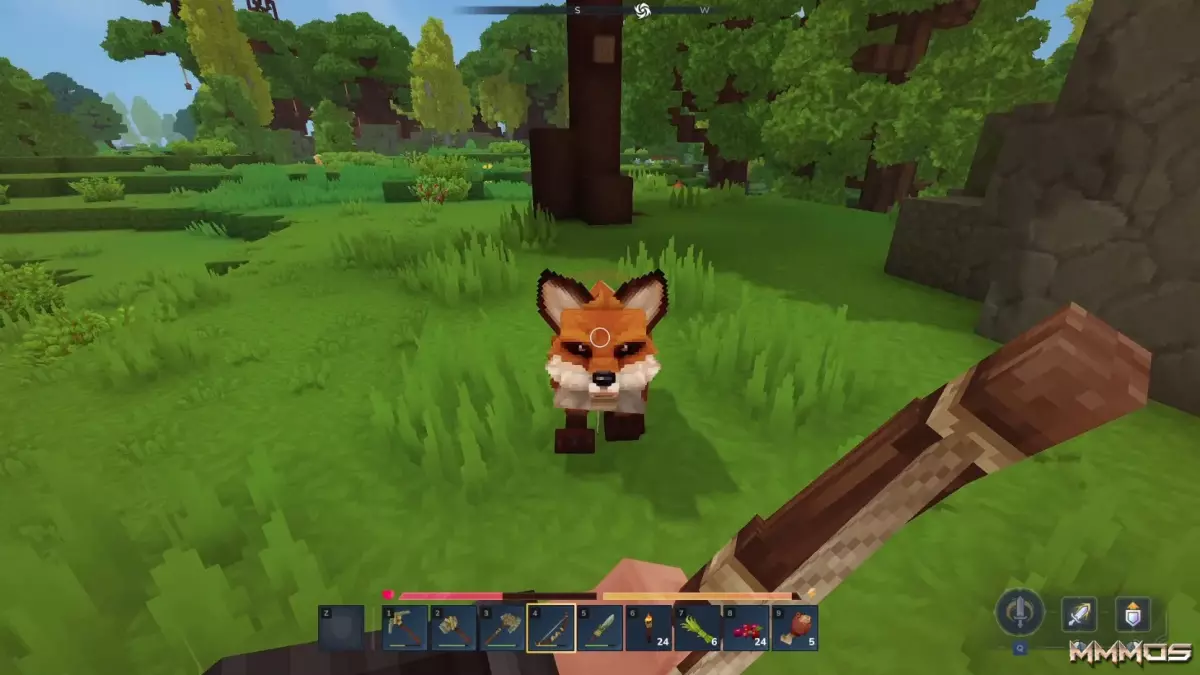
Task: Choose the red berries hotbar slot
Action: tap(746, 628)
